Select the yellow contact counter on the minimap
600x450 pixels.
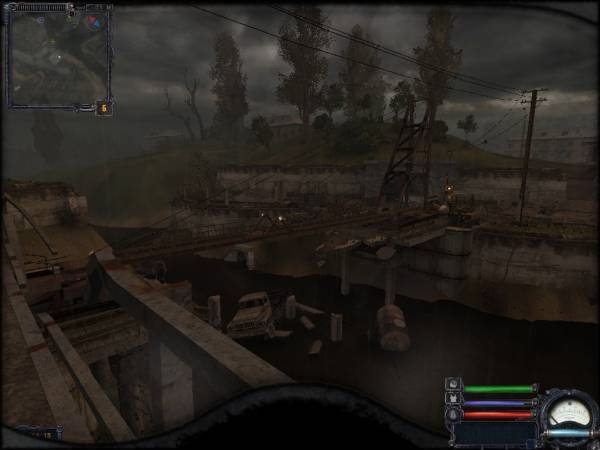pyautogui.click(x=102, y=107)
